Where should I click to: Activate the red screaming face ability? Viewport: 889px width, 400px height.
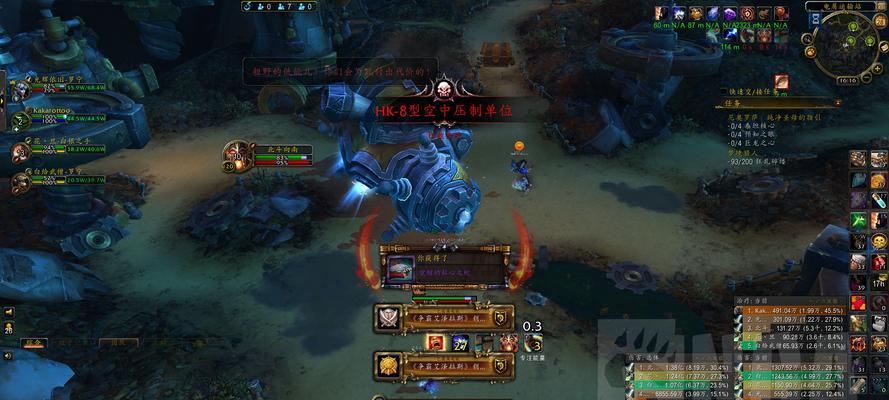(435, 343)
